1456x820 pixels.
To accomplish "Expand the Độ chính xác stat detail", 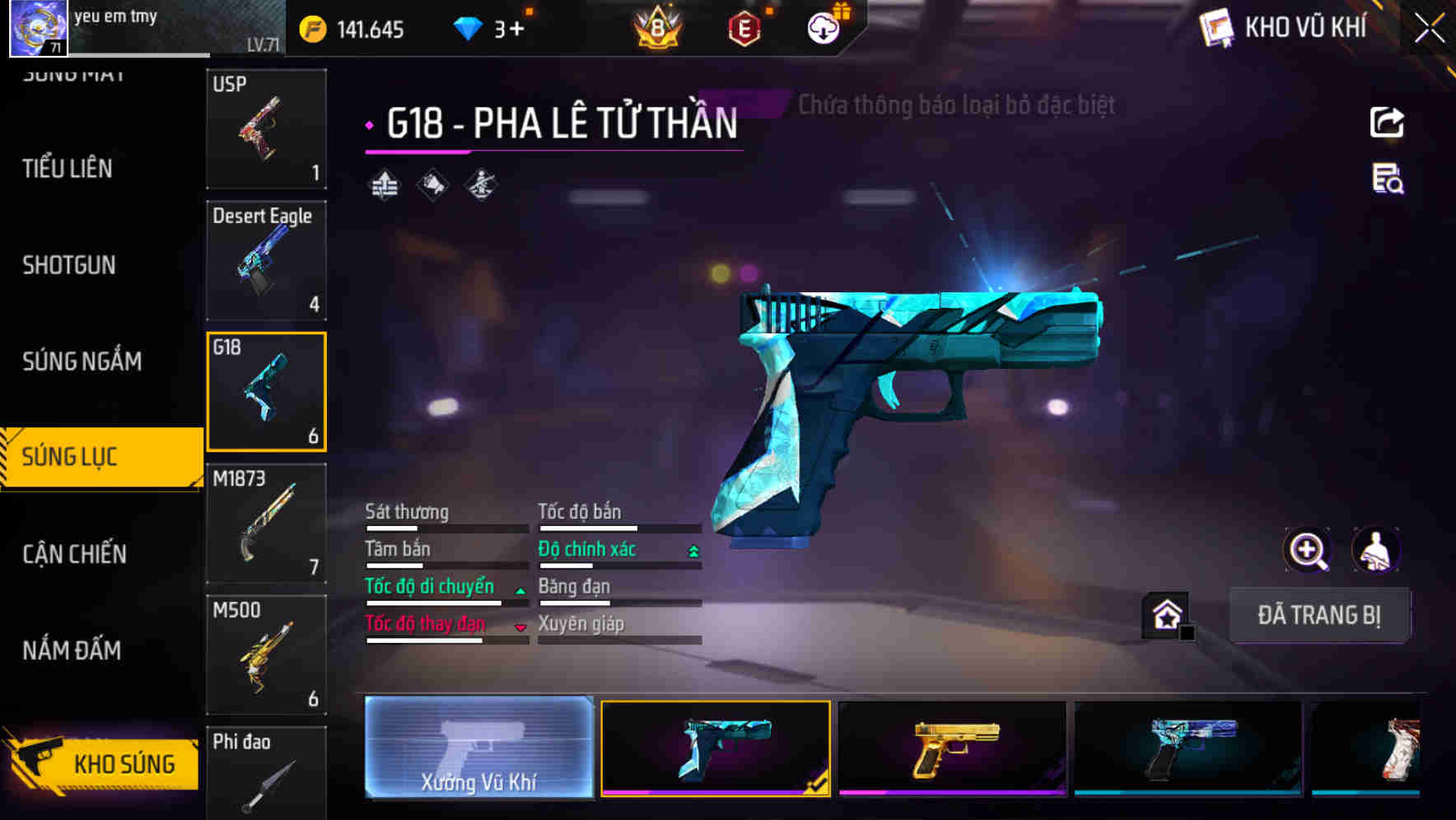I will (x=692, y=549).
